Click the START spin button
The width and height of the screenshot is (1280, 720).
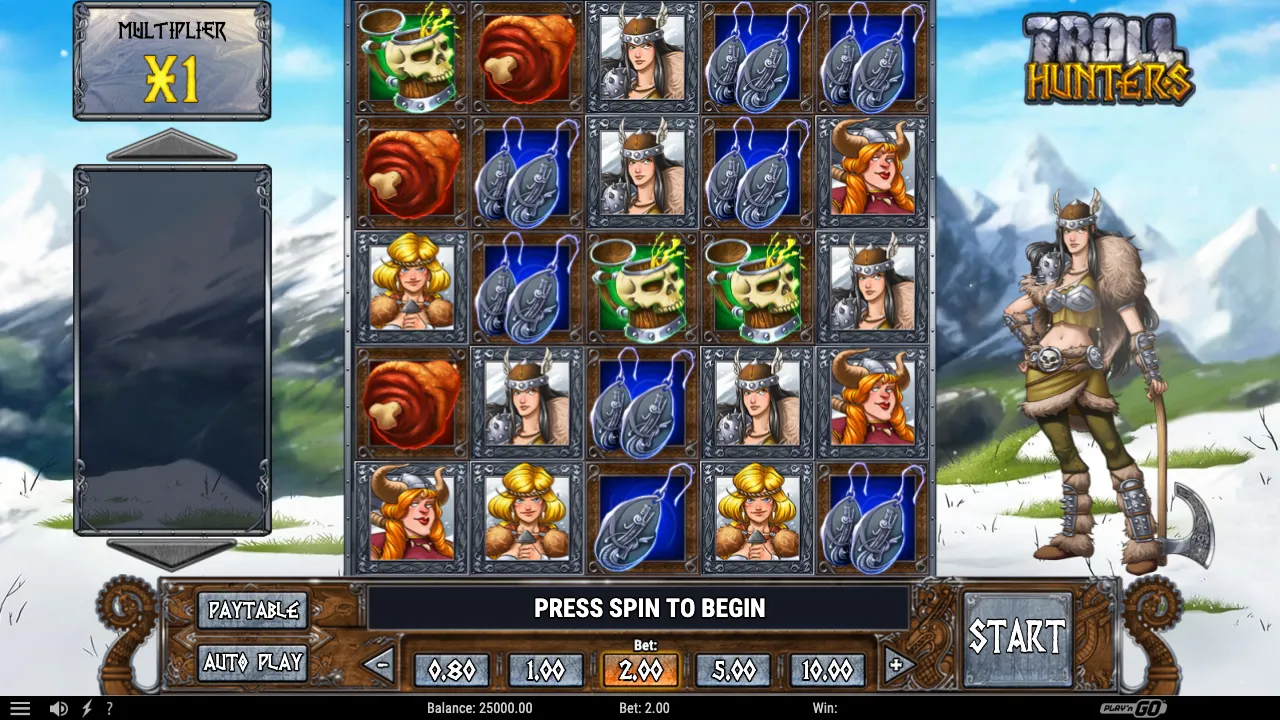pyautogui.click(x=1017, y=637)
